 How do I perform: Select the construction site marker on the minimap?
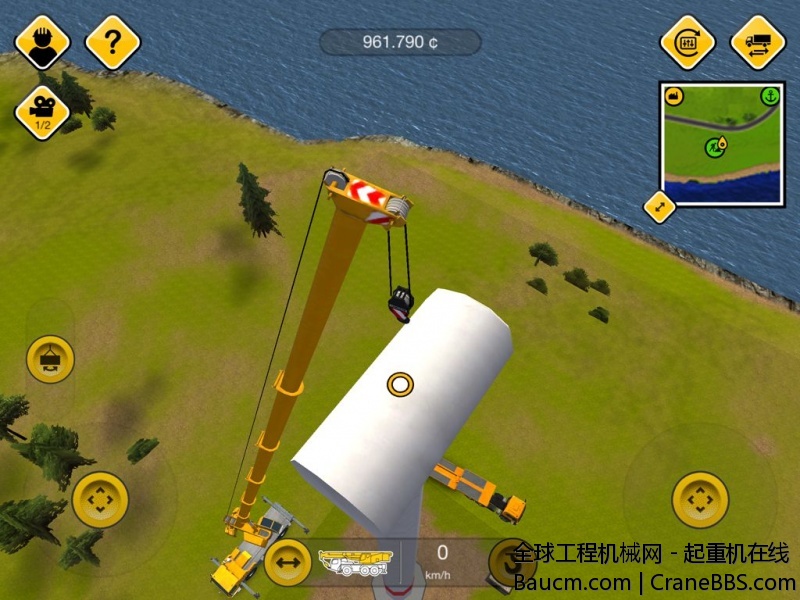714,147
